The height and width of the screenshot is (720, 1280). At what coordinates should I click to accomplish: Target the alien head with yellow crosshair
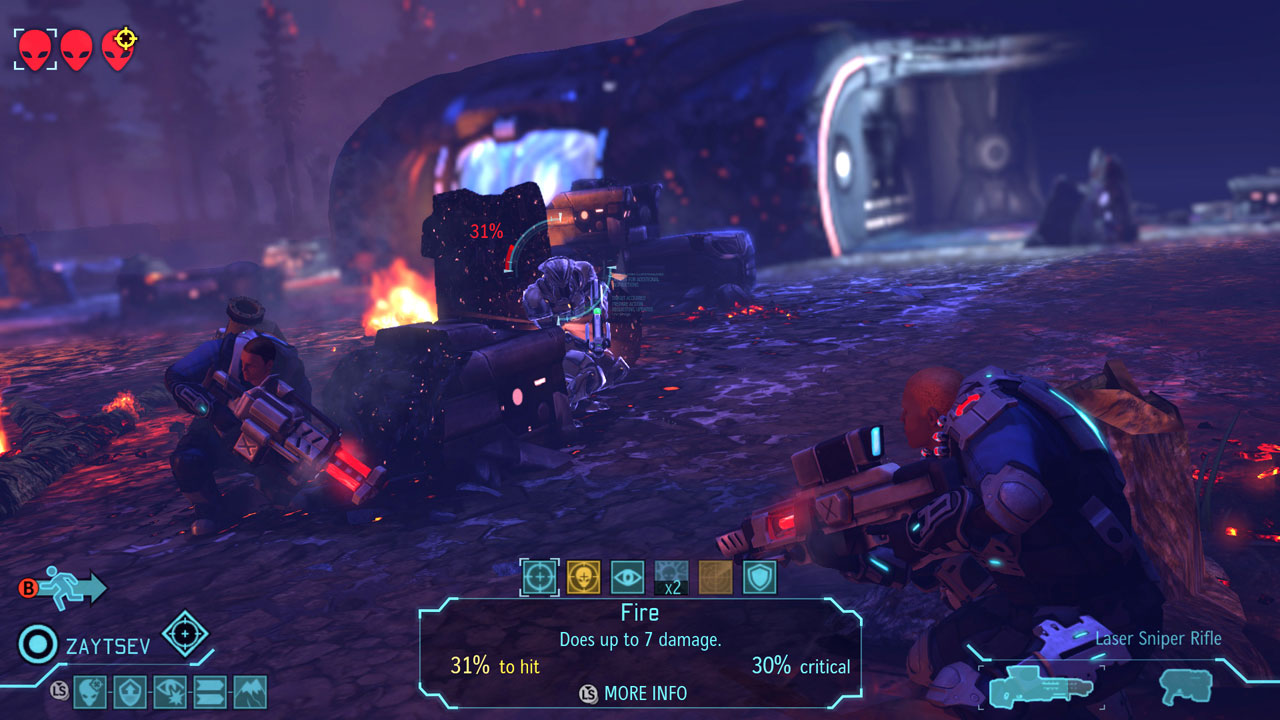pyautogui.click(x=118, y=49)
